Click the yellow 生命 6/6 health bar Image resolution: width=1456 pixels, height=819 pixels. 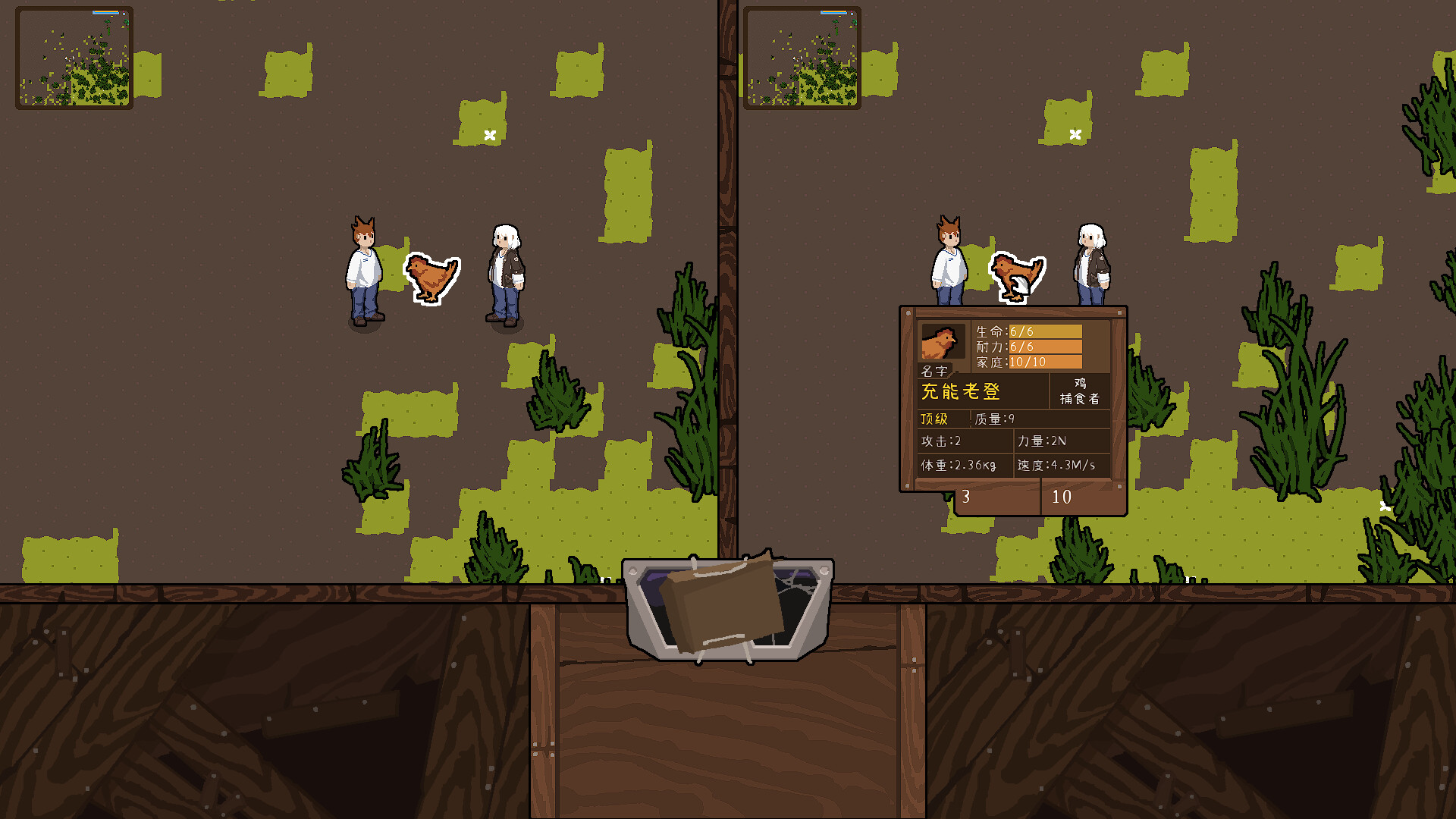click(1045, 331)
